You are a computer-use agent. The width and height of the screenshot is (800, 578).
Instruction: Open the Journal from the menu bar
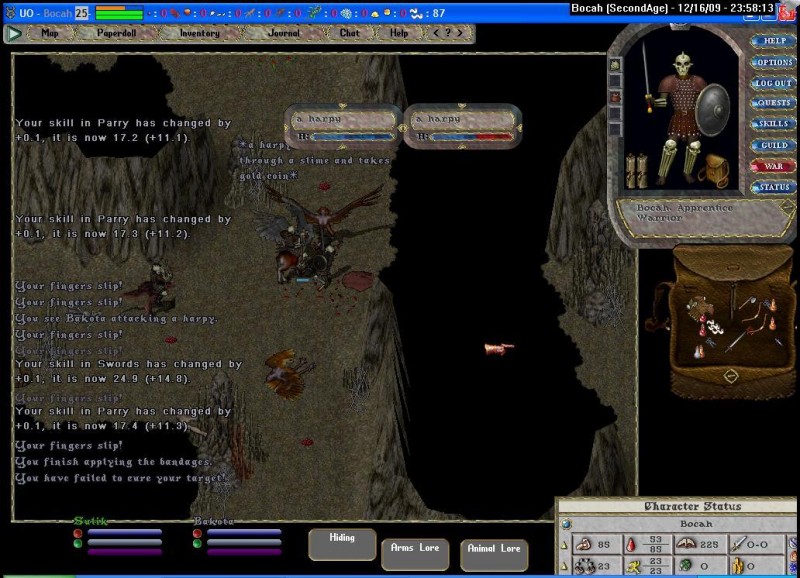pyautogui.click(x=284, y=33)
